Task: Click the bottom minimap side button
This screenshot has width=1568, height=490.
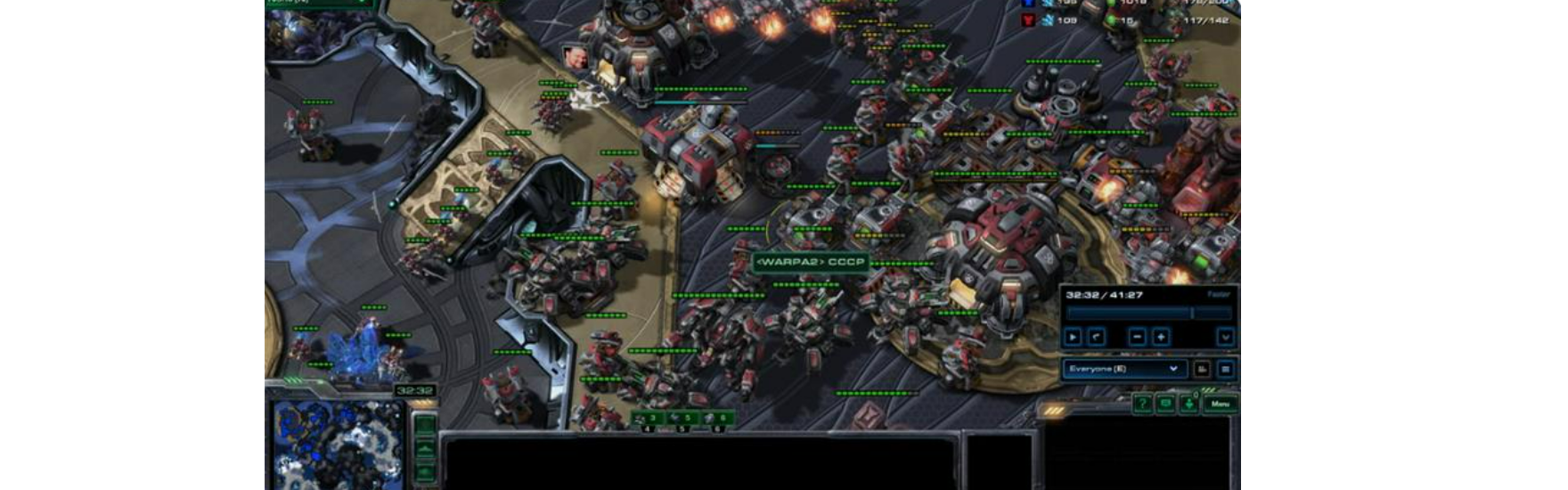Action: tap(425, 472)
